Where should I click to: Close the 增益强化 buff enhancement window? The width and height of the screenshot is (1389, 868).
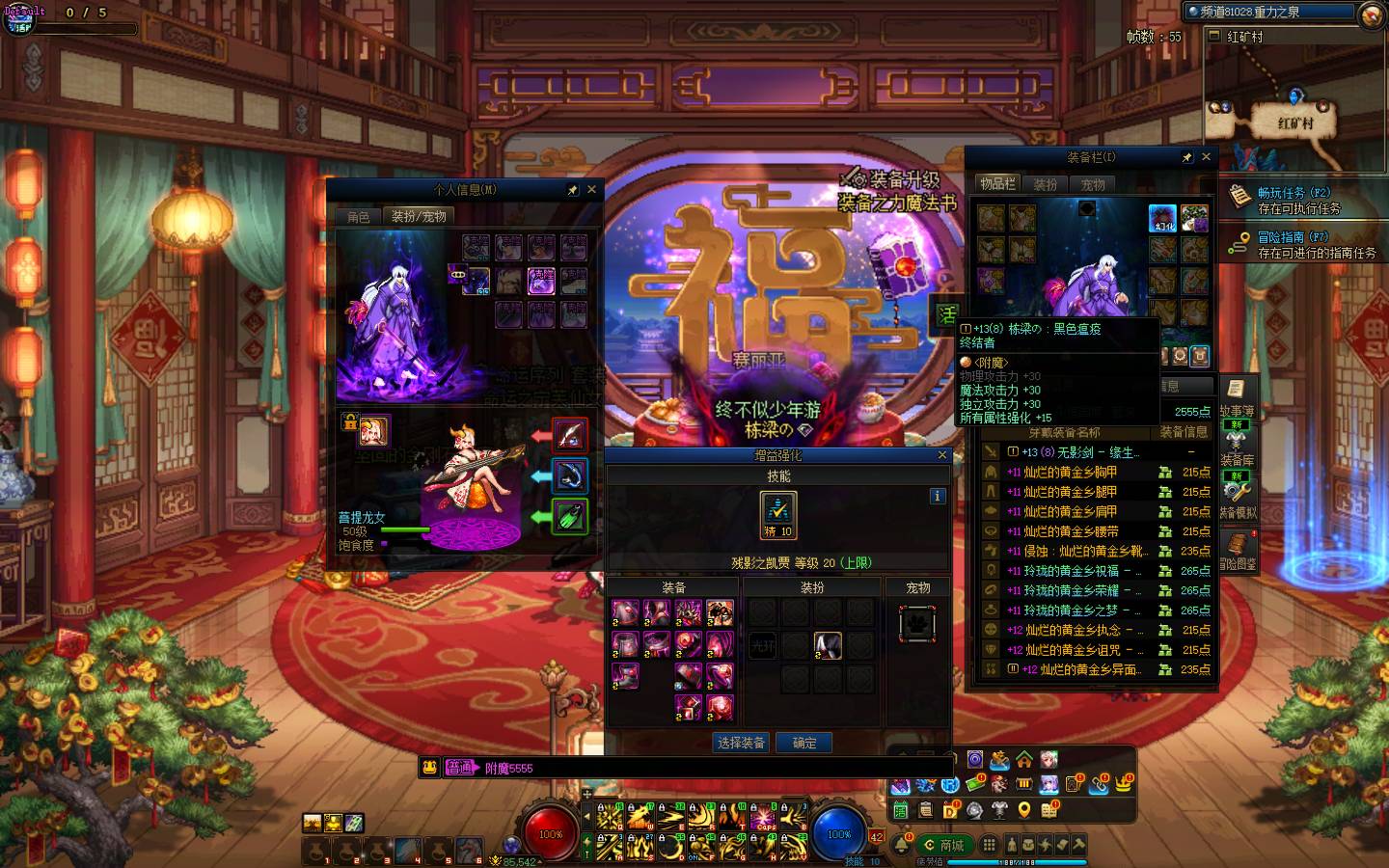(x=942, y=455)
